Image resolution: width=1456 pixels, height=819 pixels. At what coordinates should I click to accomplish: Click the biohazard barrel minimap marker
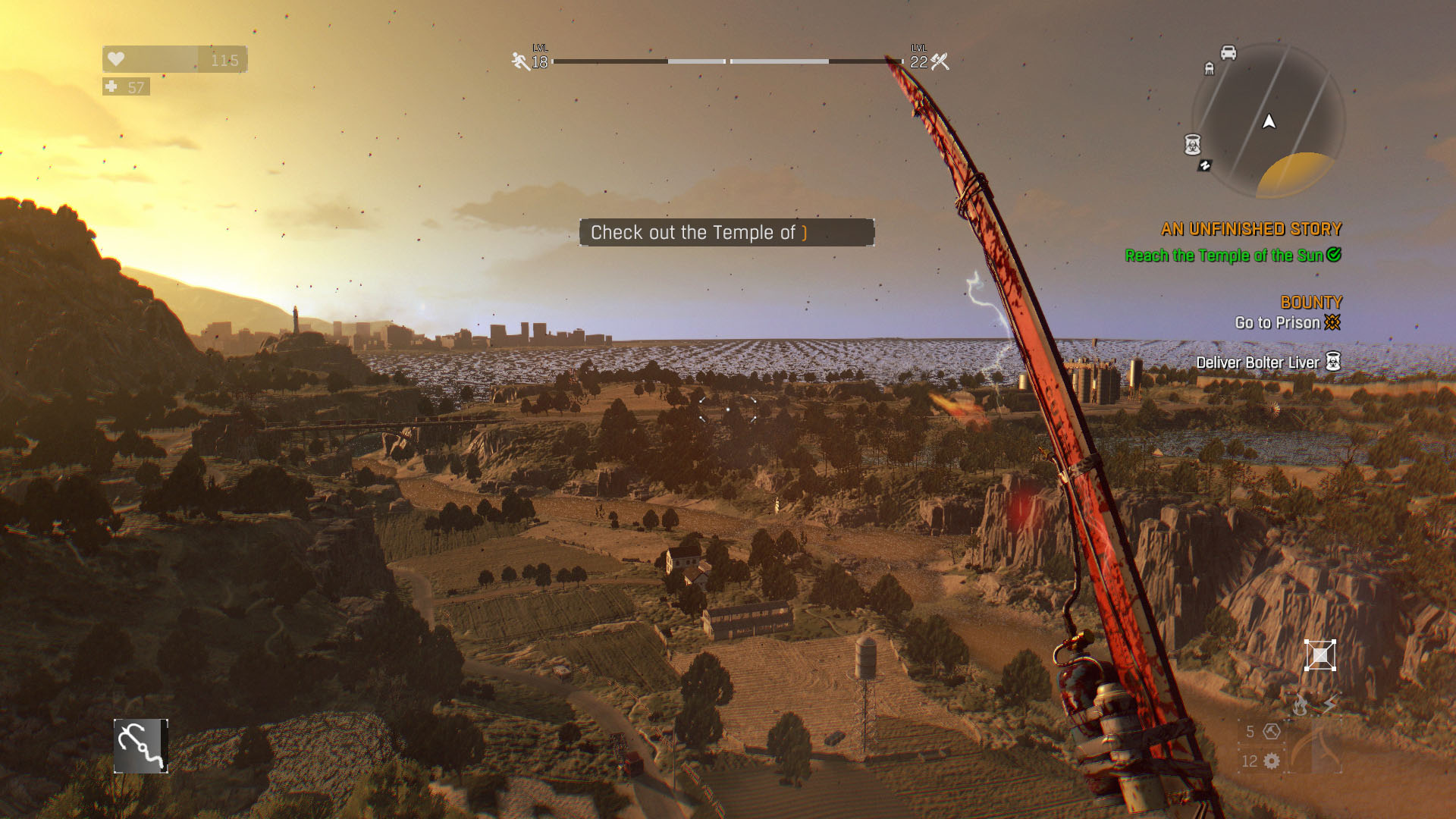(1192, 143)
